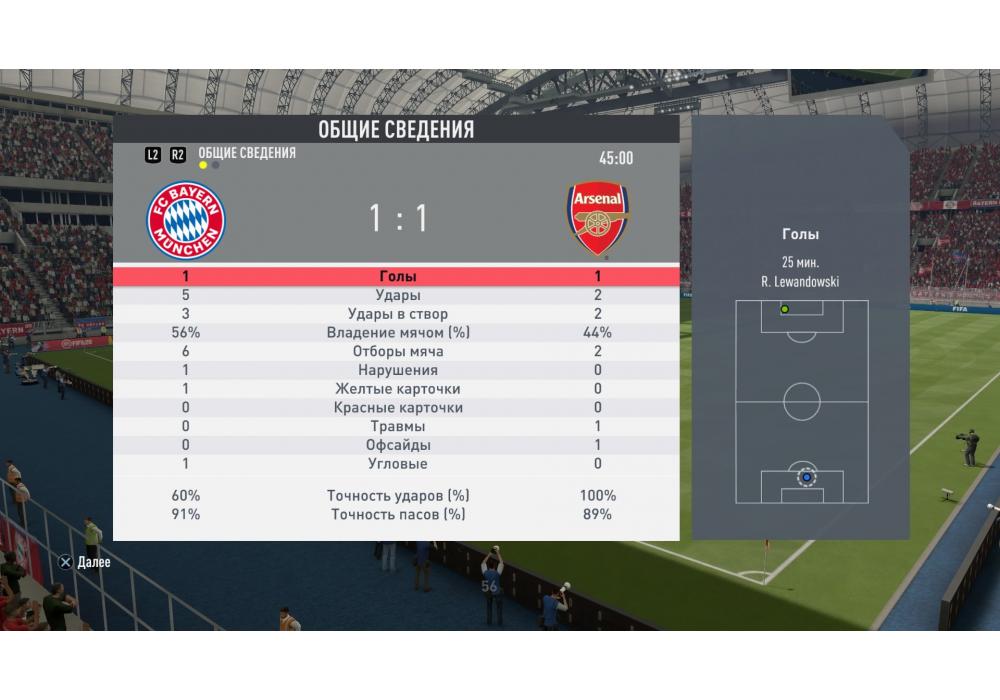Select the Желтые карточки row

click(397, 389)
